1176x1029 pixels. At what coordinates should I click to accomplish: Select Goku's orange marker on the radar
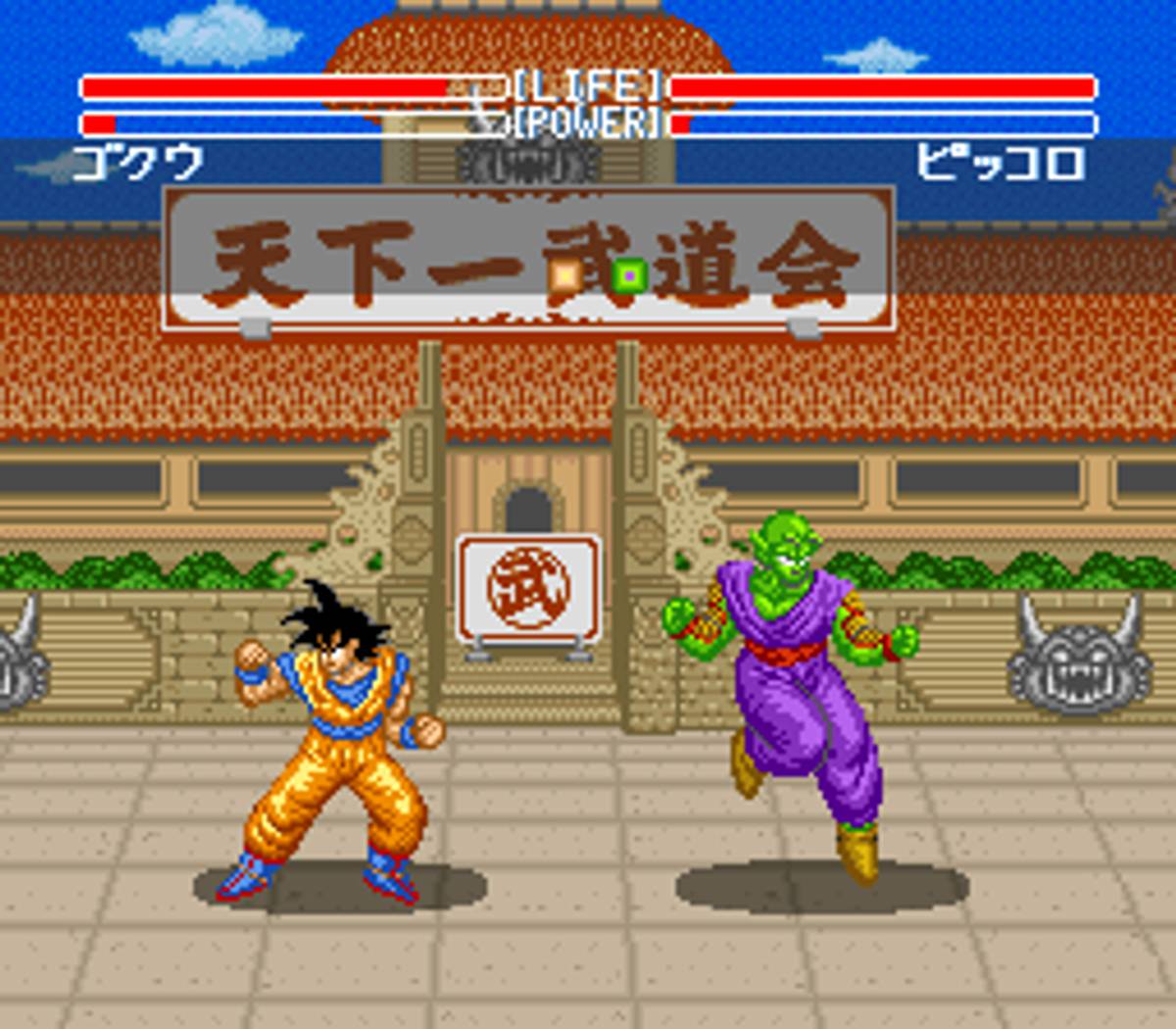[x=565, y=275]
